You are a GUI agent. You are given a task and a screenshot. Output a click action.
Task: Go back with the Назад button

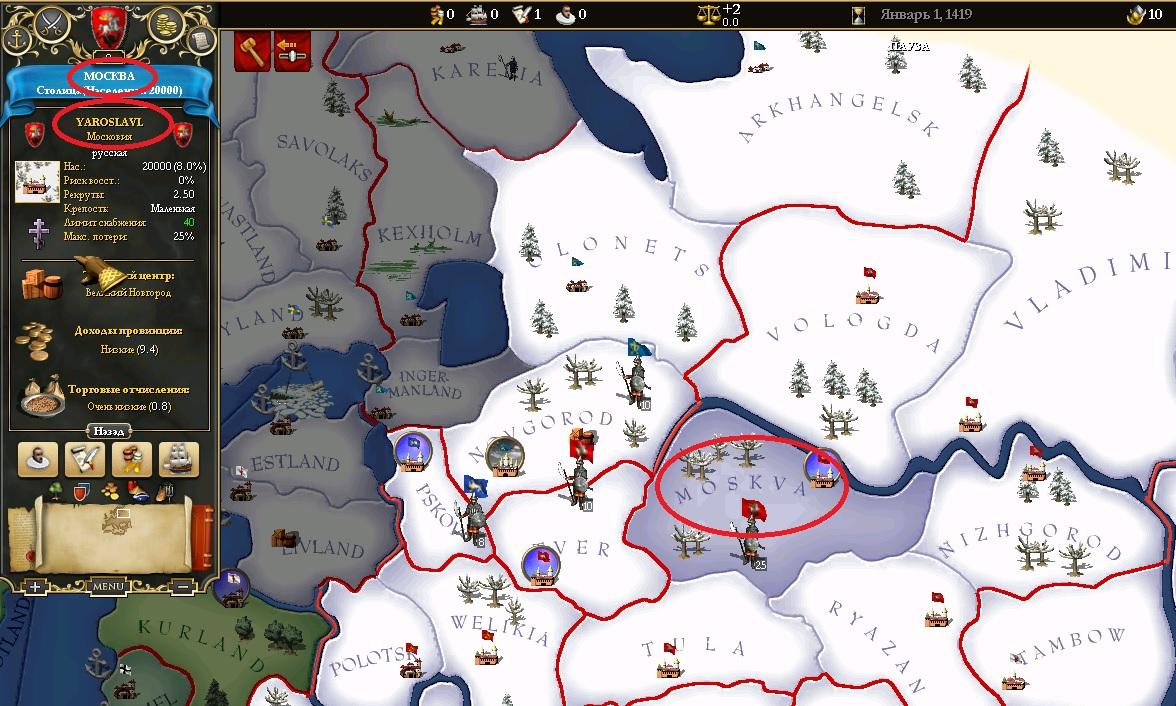pyautogui.click(x=108, y=431)
